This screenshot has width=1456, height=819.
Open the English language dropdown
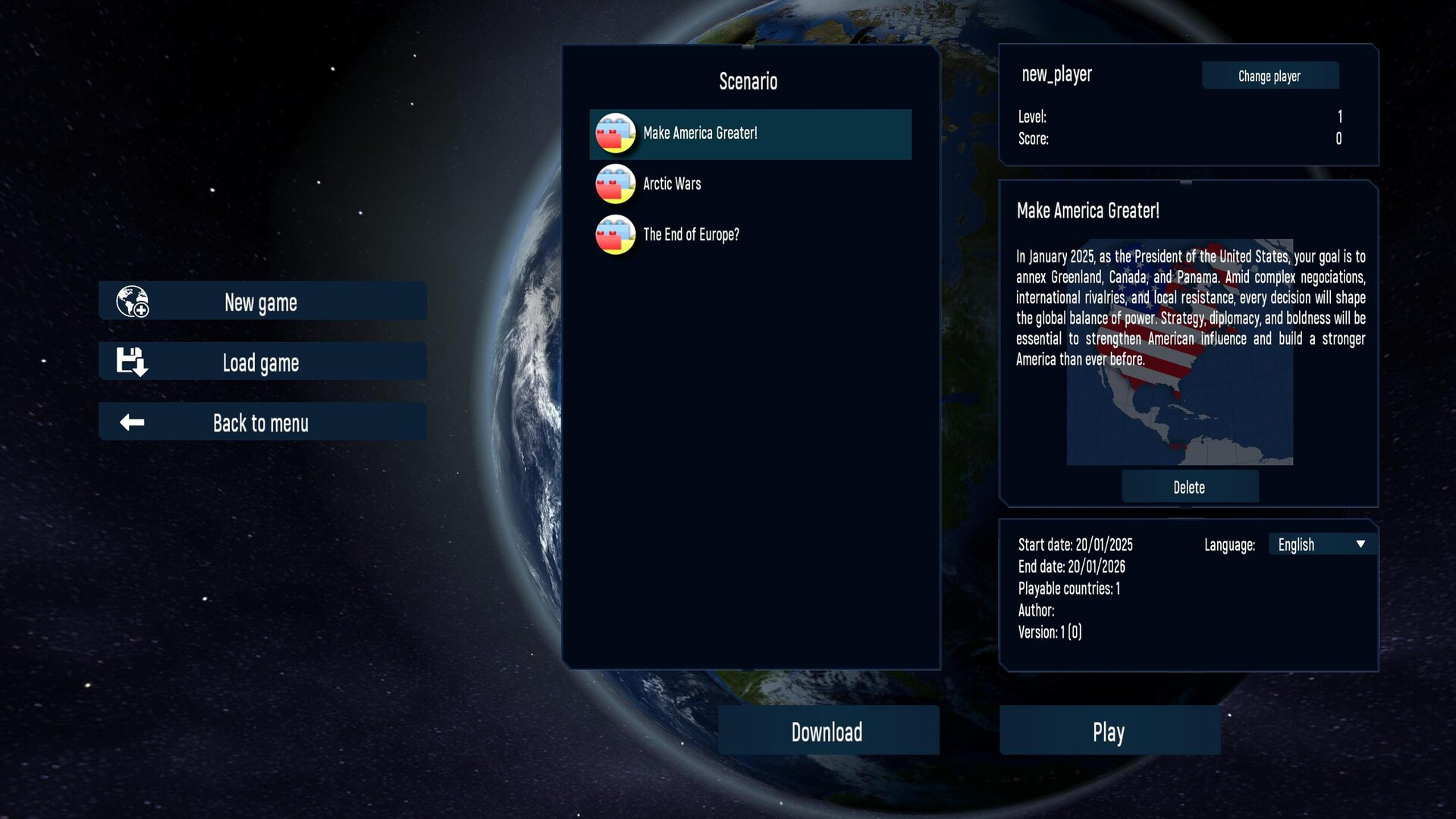1319,544
